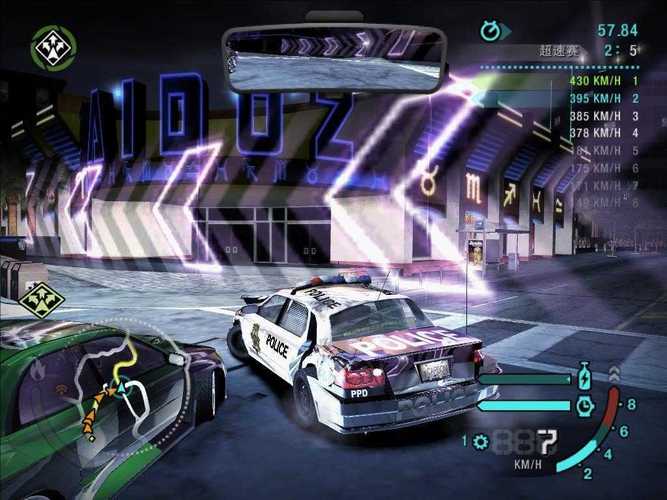Activate the nitrous bottle icon

(585, 380)
